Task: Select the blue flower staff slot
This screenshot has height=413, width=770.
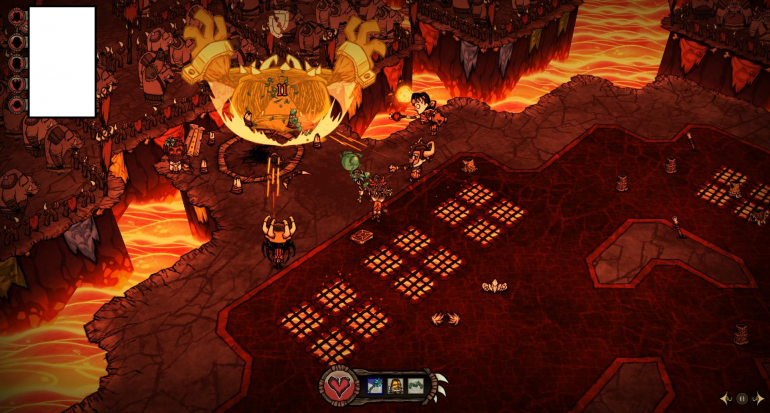Action: 375,386
